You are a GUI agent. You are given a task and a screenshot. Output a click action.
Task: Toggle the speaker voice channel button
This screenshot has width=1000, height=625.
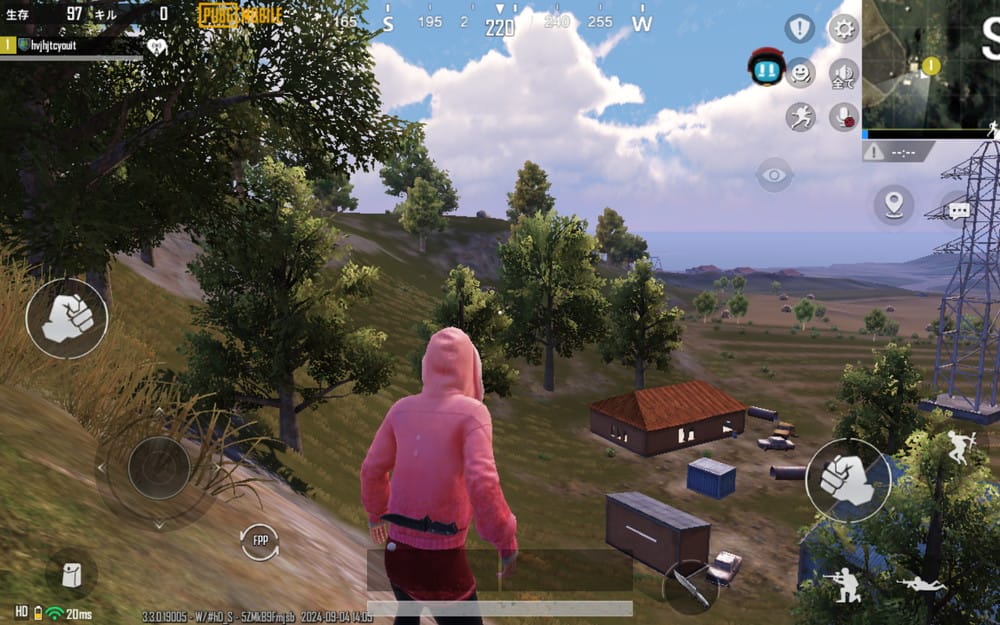844,73
